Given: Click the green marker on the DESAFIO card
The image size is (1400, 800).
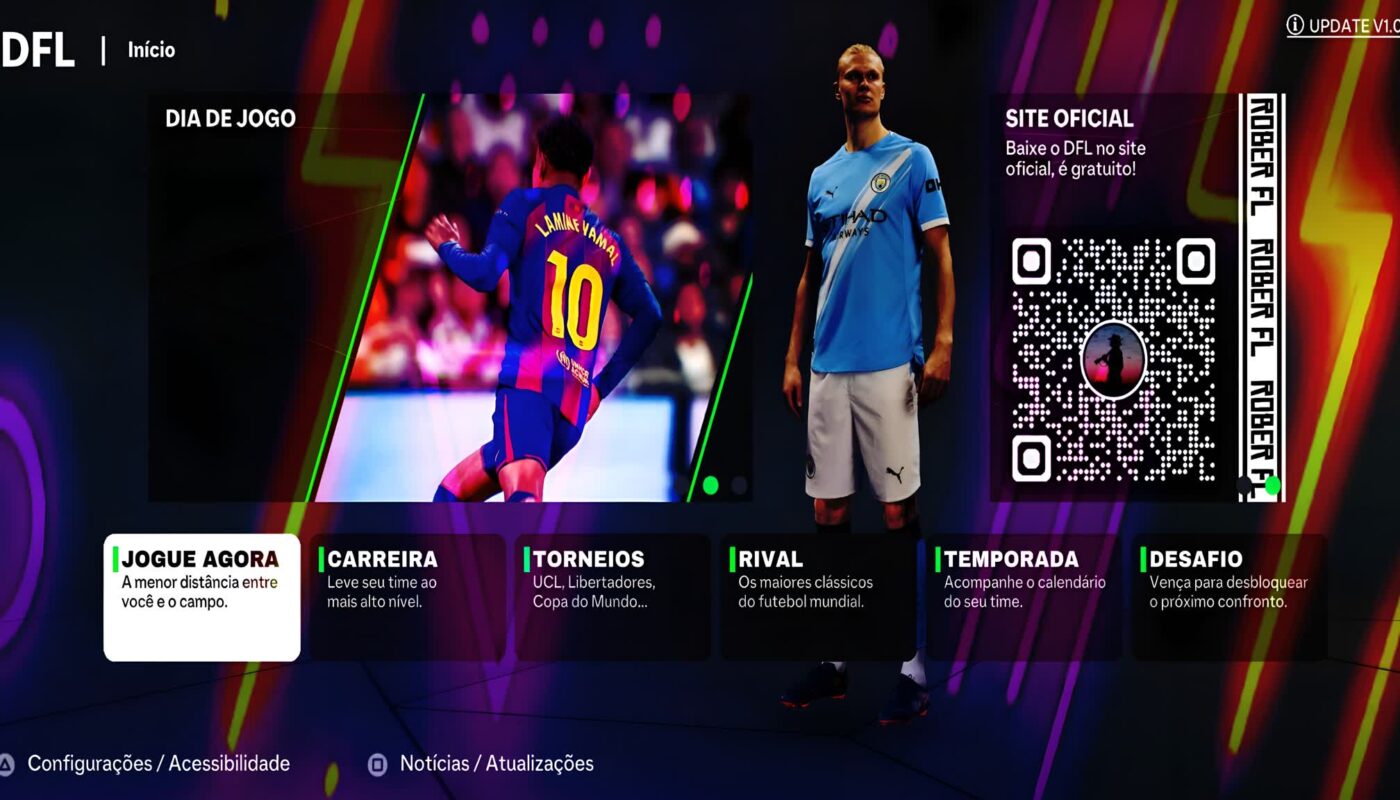Looking at the screenshot, I should 1145,559.
